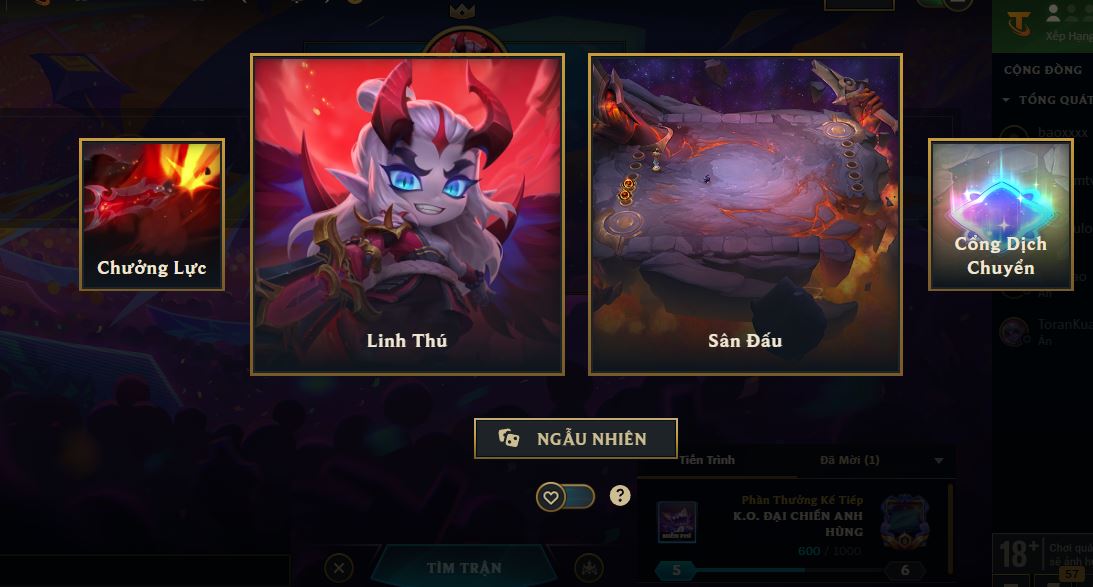Open the Linh Thú selection card

click(407, 214)
